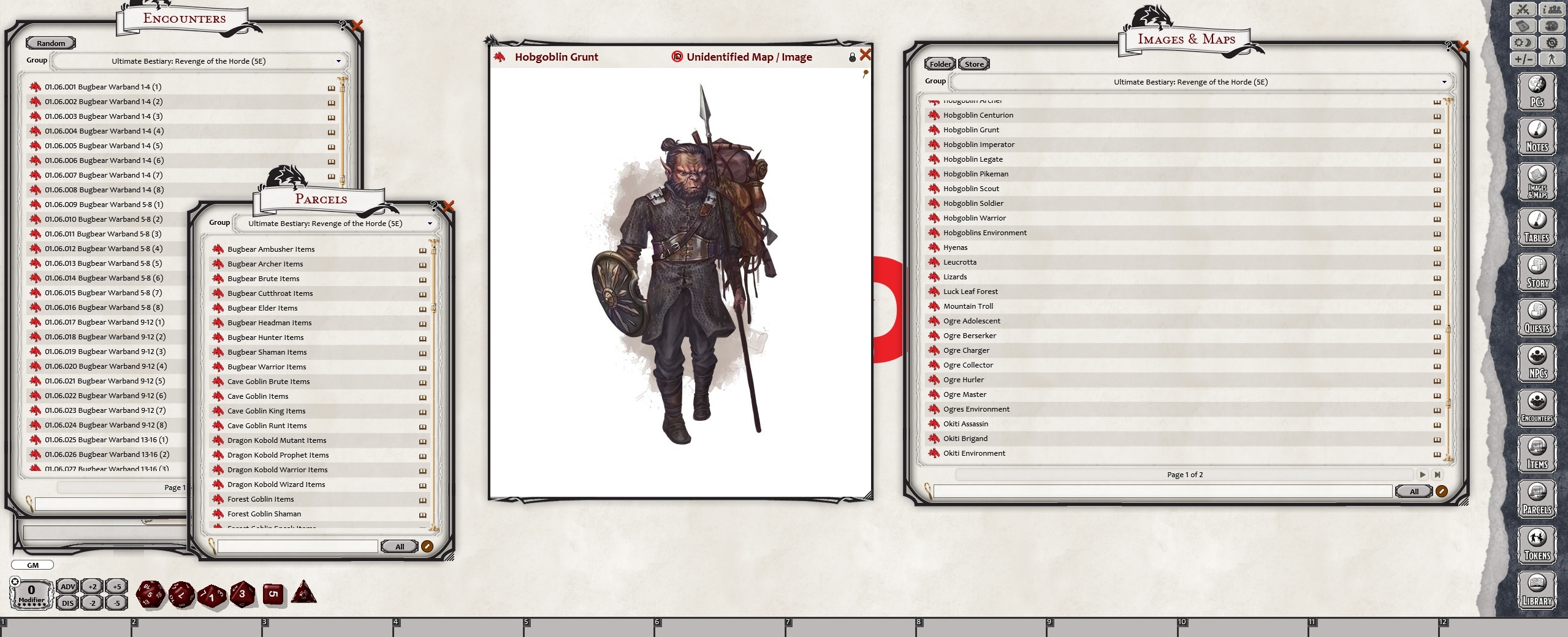Select the Hobgoblin Warrior list entry
This screenshot has width=1568, height=637.
coord(976,217)
